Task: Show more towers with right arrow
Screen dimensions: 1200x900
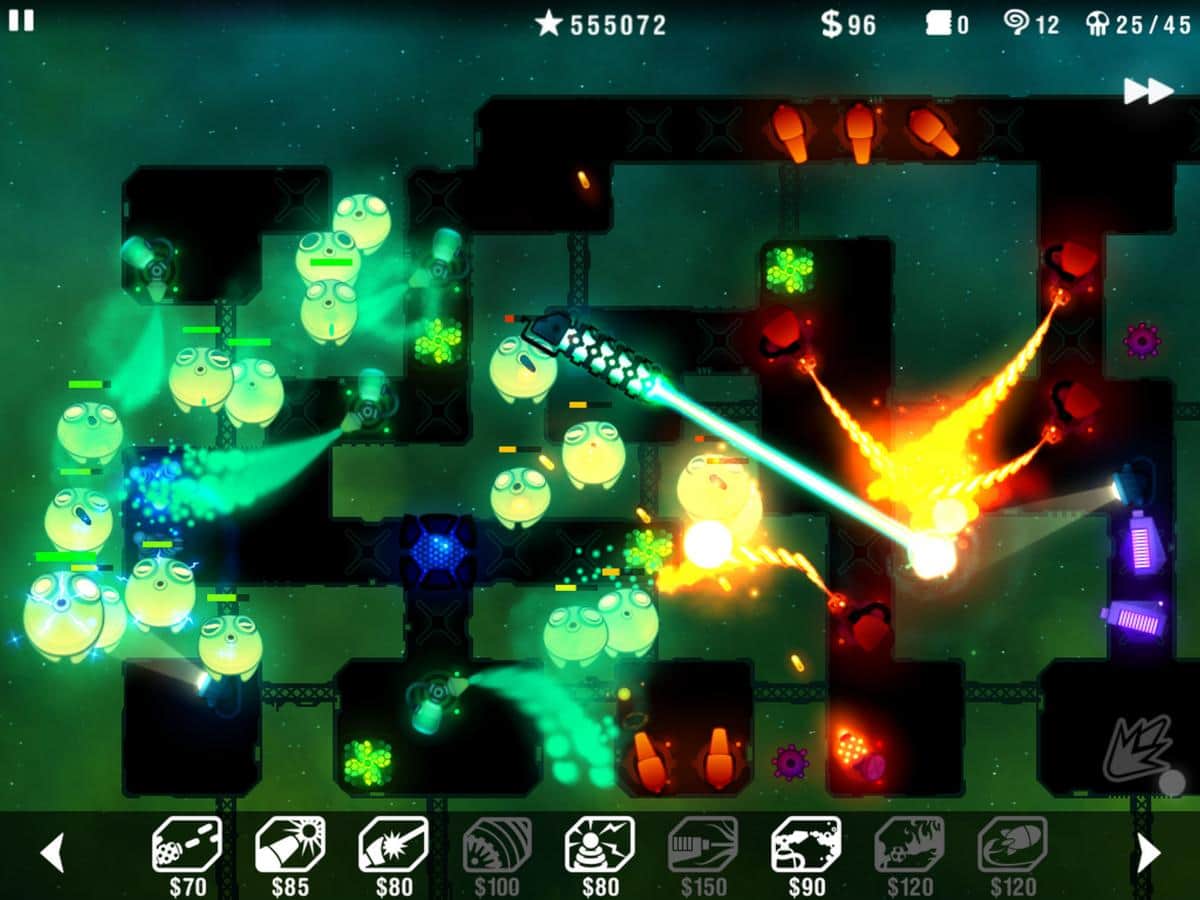Action: (1148, 852)
